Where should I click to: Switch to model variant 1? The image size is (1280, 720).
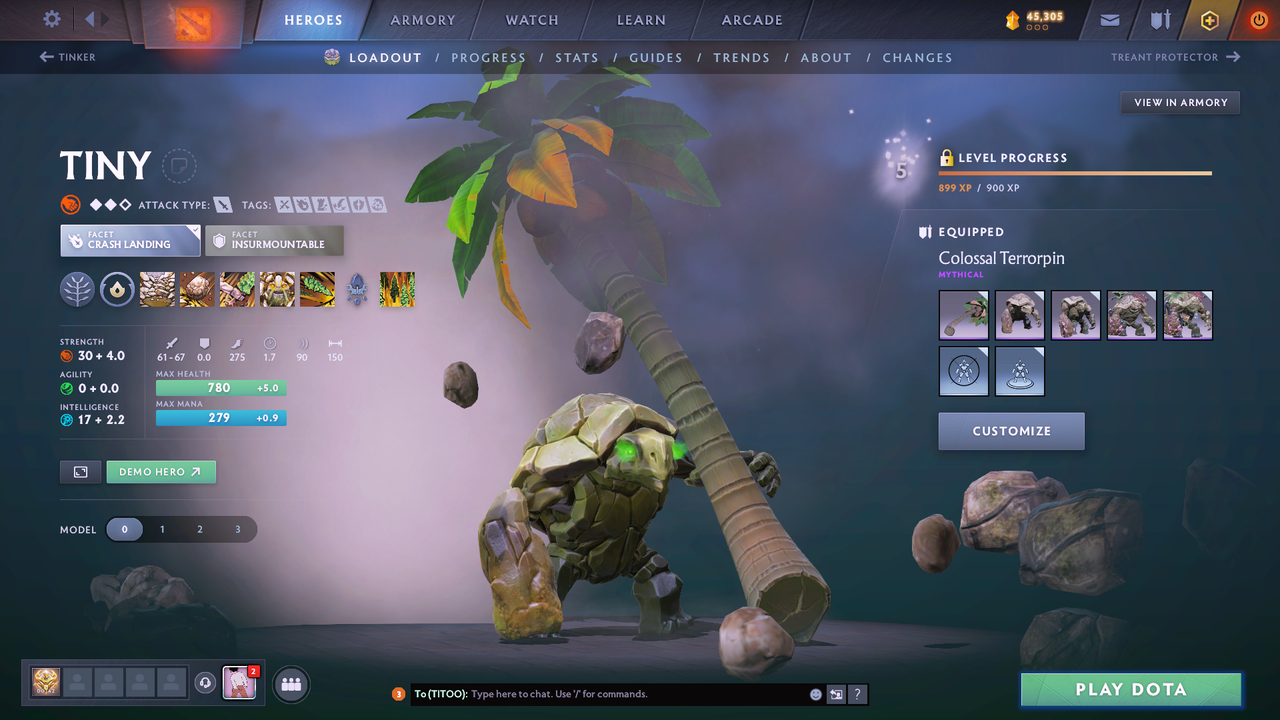162,530
